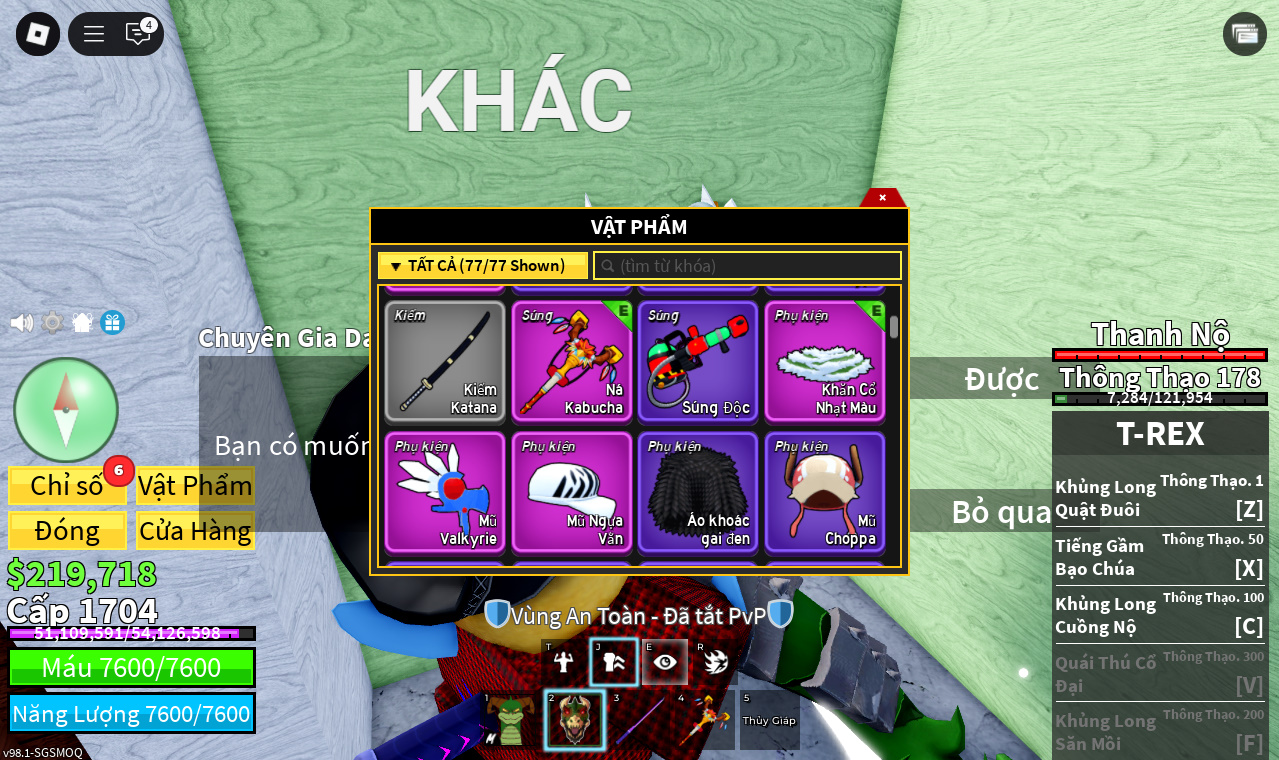Choose the Được dialogue option
Screen dimensions: 1279x760
click(x=1001, y=379)
